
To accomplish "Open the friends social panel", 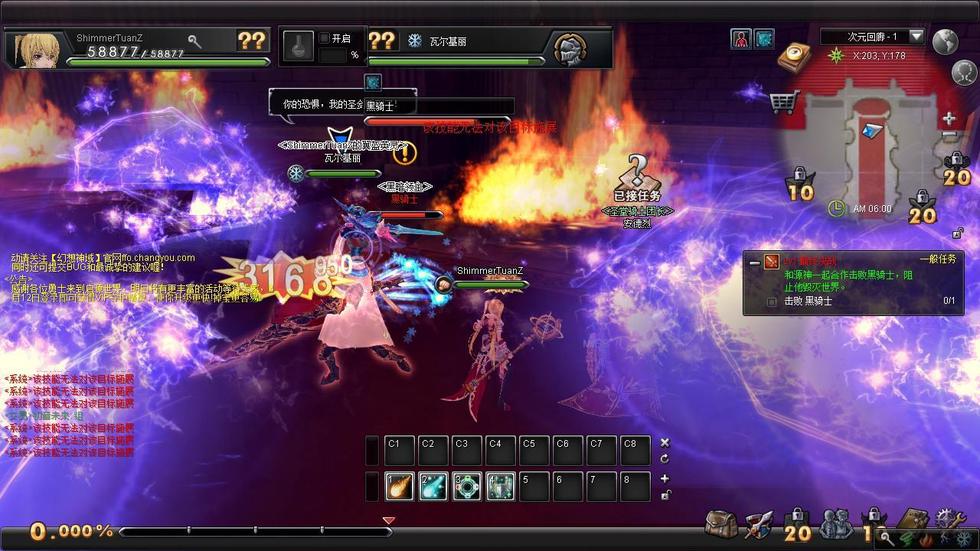I will click(x=835, y=523).
